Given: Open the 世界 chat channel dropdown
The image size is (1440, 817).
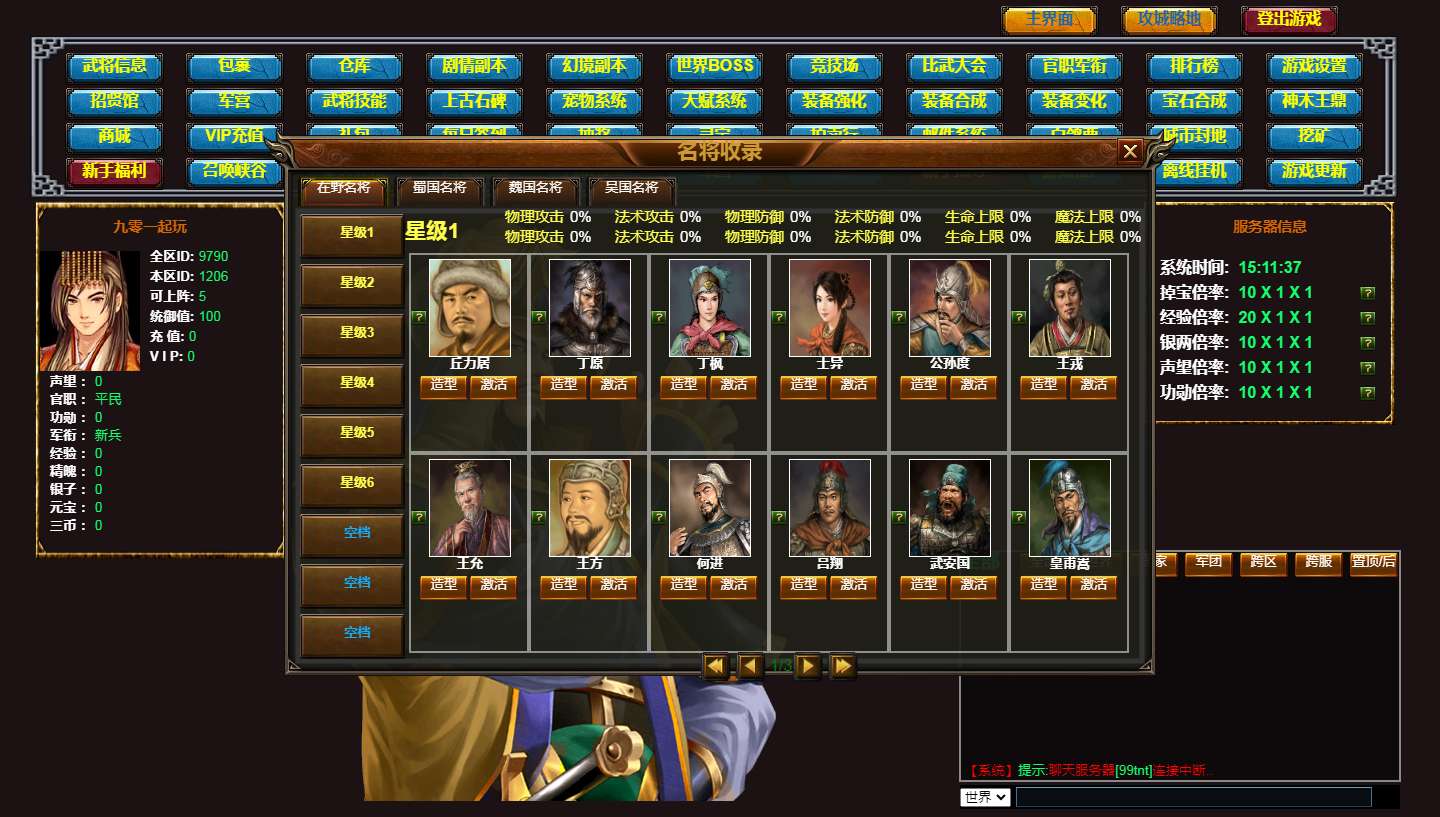Looking at the screenshot, I should pos(985,797).
